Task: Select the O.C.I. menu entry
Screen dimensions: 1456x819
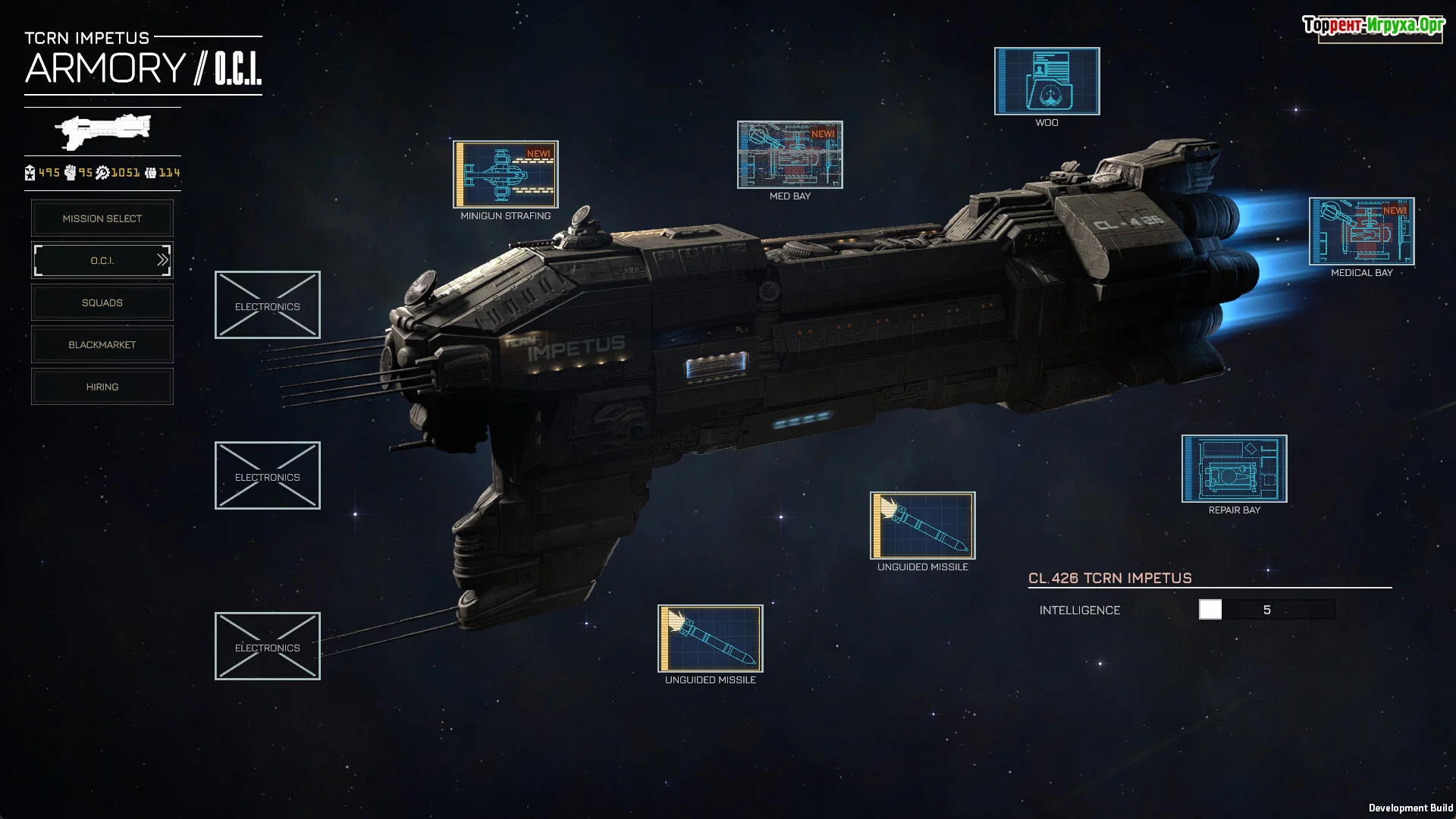Action: [102, 260]
